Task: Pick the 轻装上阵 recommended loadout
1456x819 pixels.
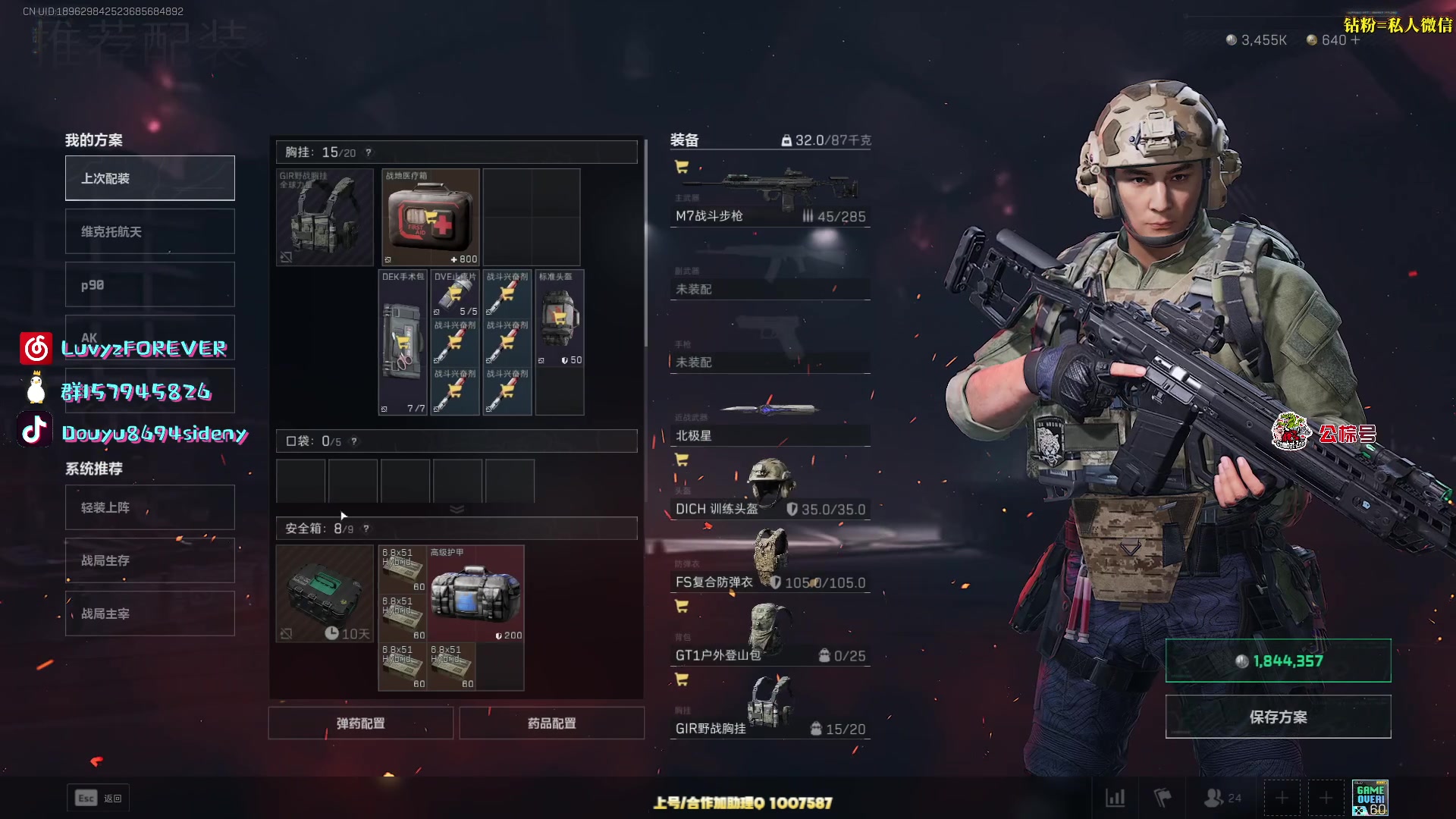Action: pos(149,507)
